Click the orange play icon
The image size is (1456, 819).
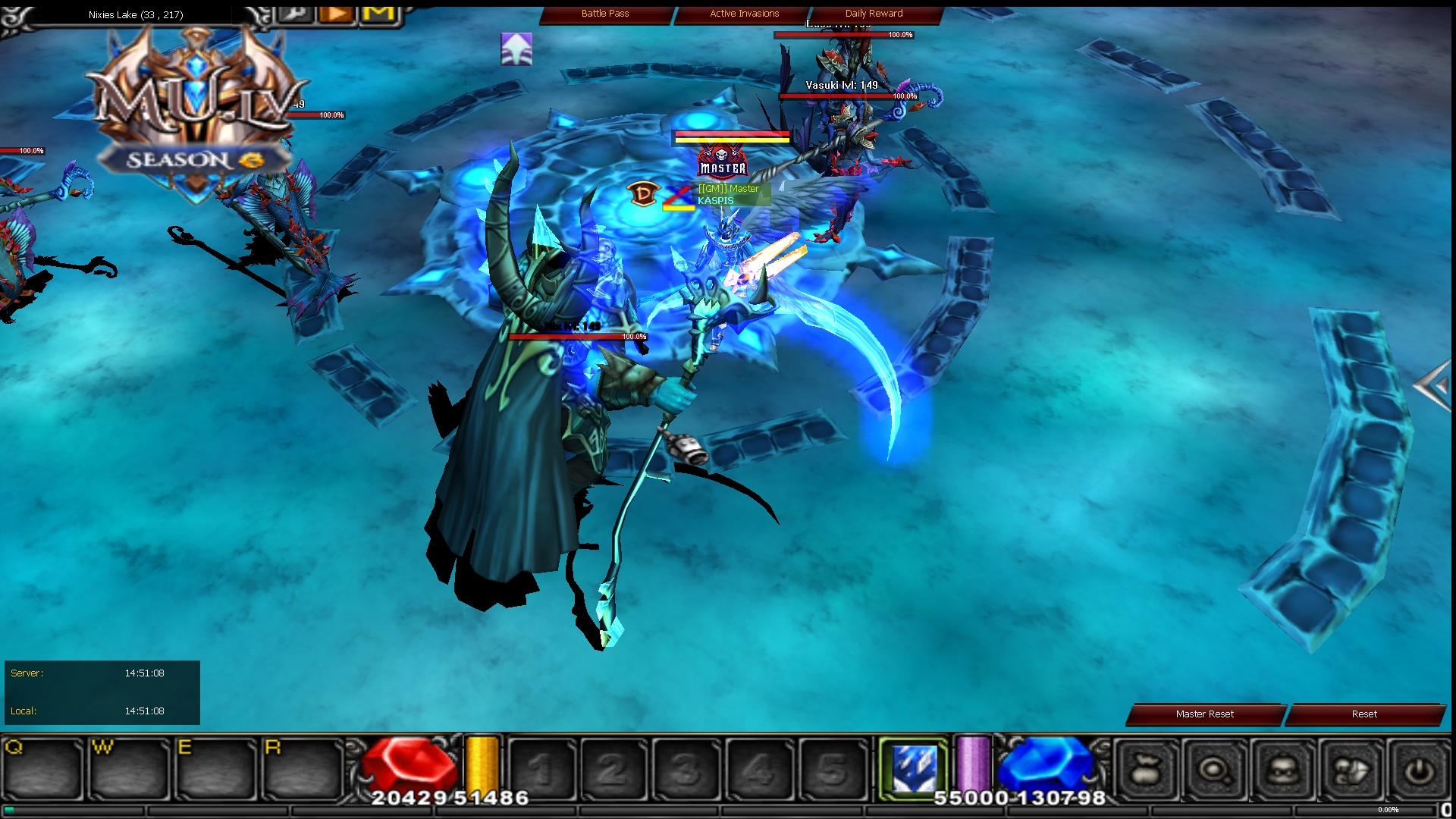coord(336,12)
